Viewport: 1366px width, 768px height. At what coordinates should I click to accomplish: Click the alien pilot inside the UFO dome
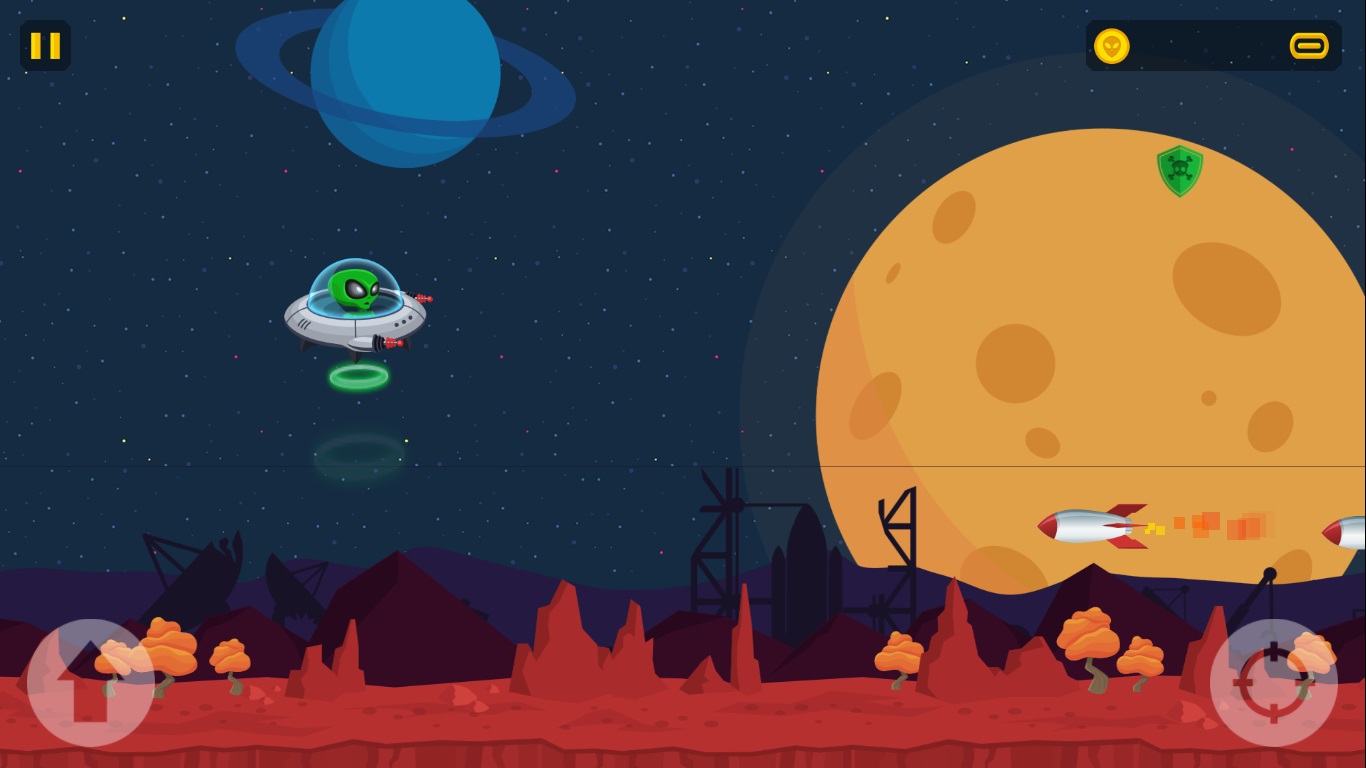(355, 290)
